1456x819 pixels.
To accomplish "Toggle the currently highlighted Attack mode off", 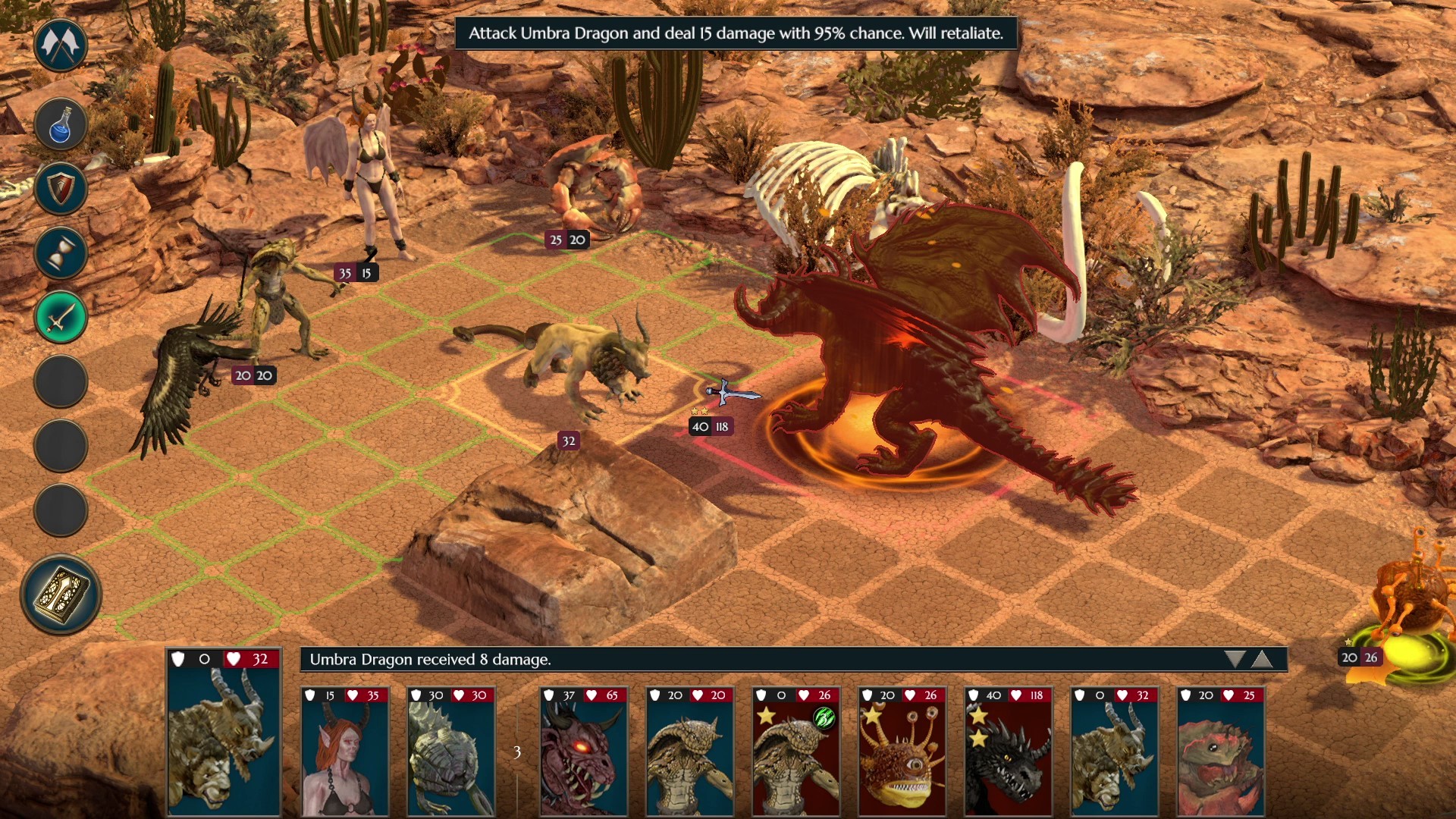I will click(x=61, y=317).
